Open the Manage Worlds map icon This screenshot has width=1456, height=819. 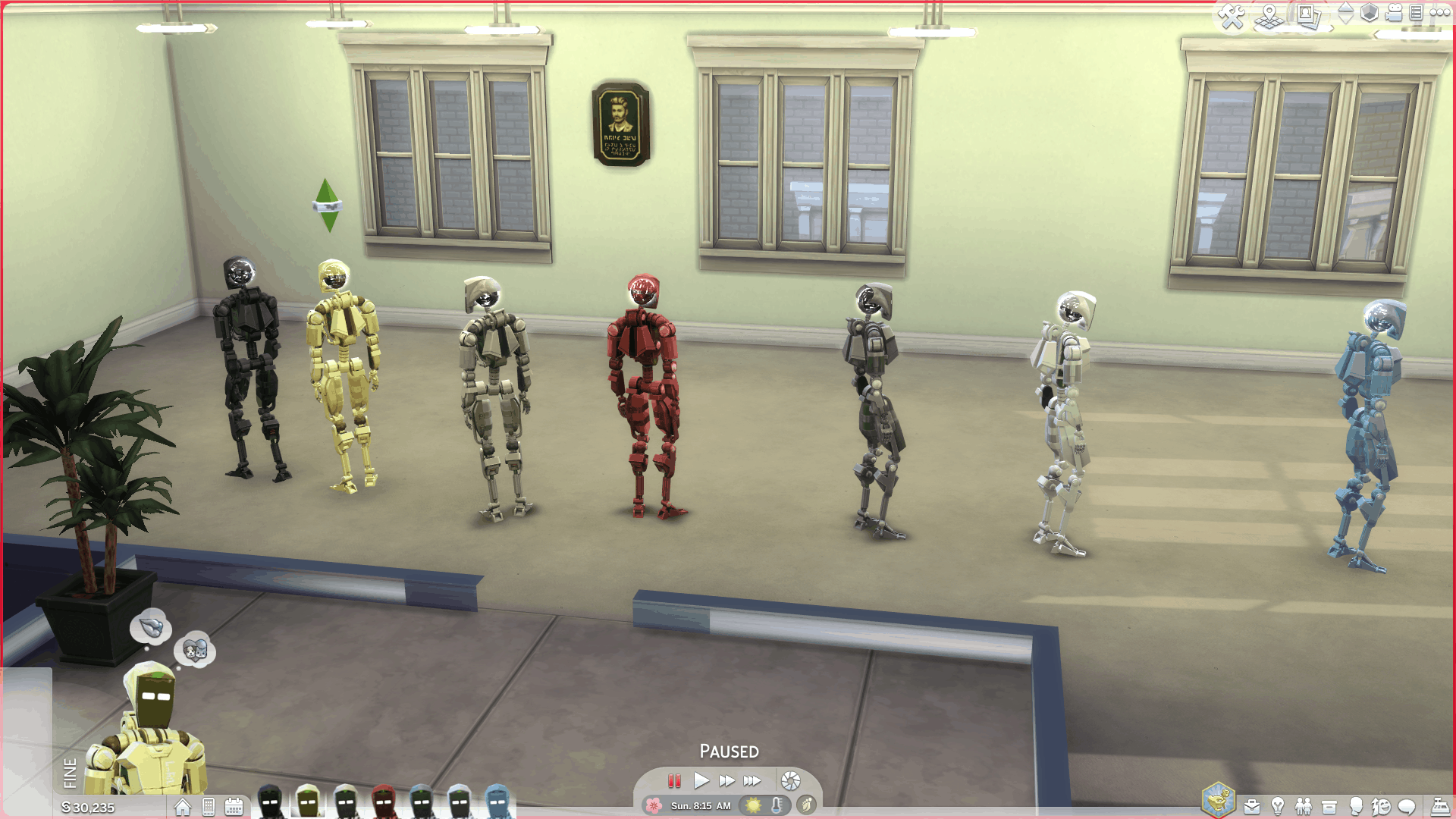tap(1269, 16)
